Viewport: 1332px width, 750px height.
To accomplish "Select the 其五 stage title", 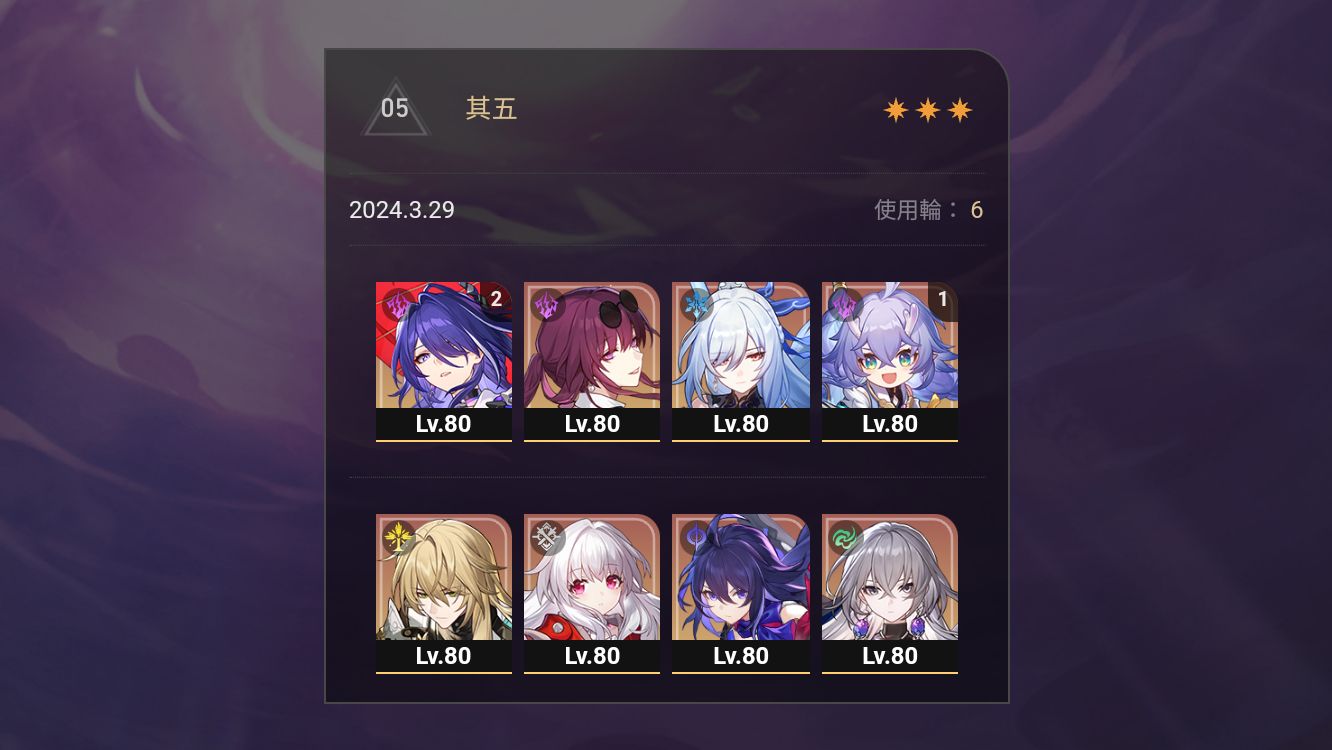I will (490, 110).
